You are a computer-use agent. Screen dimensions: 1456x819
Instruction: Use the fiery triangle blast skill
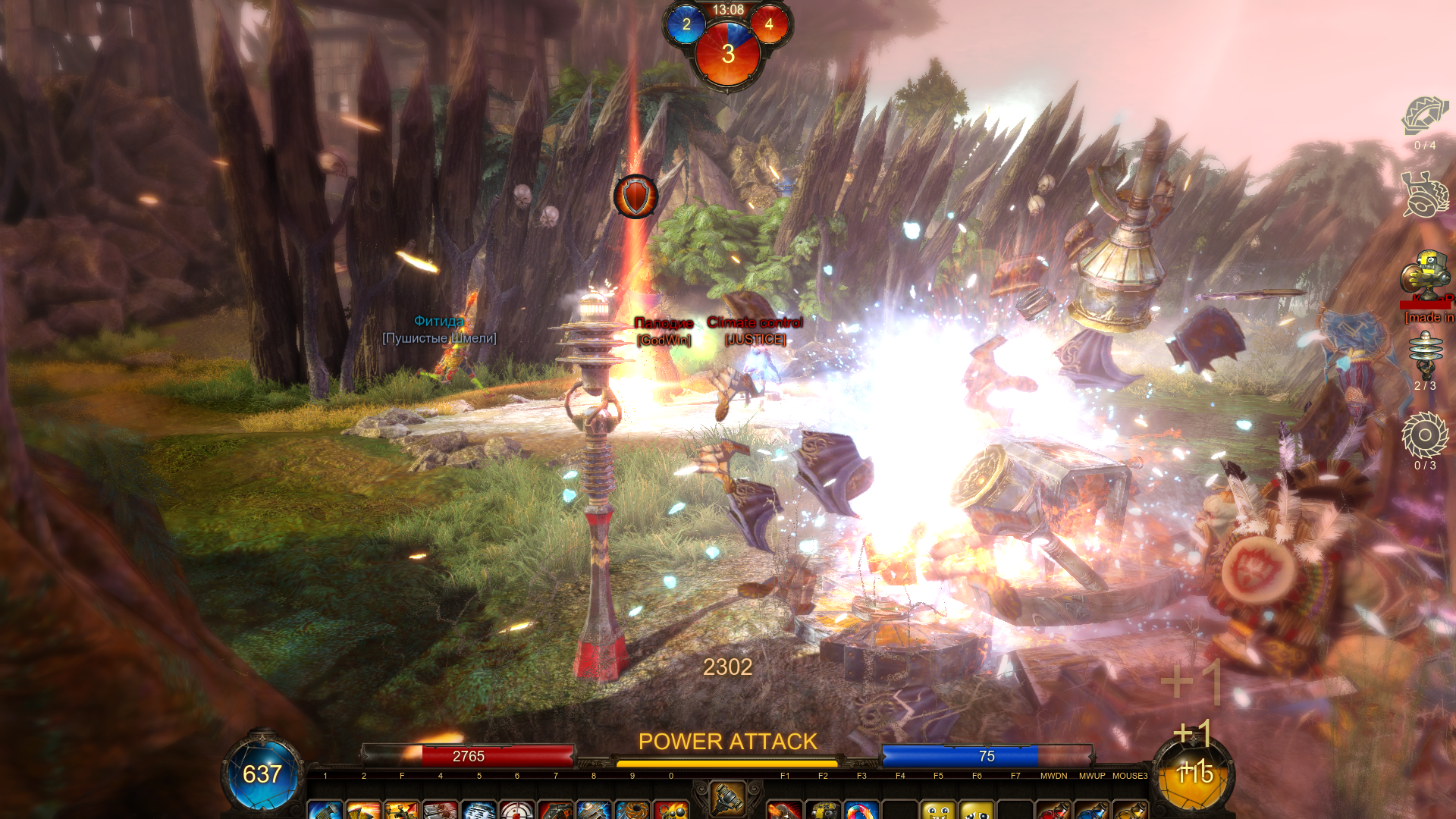pyautogui.click(x=364, y=810)
